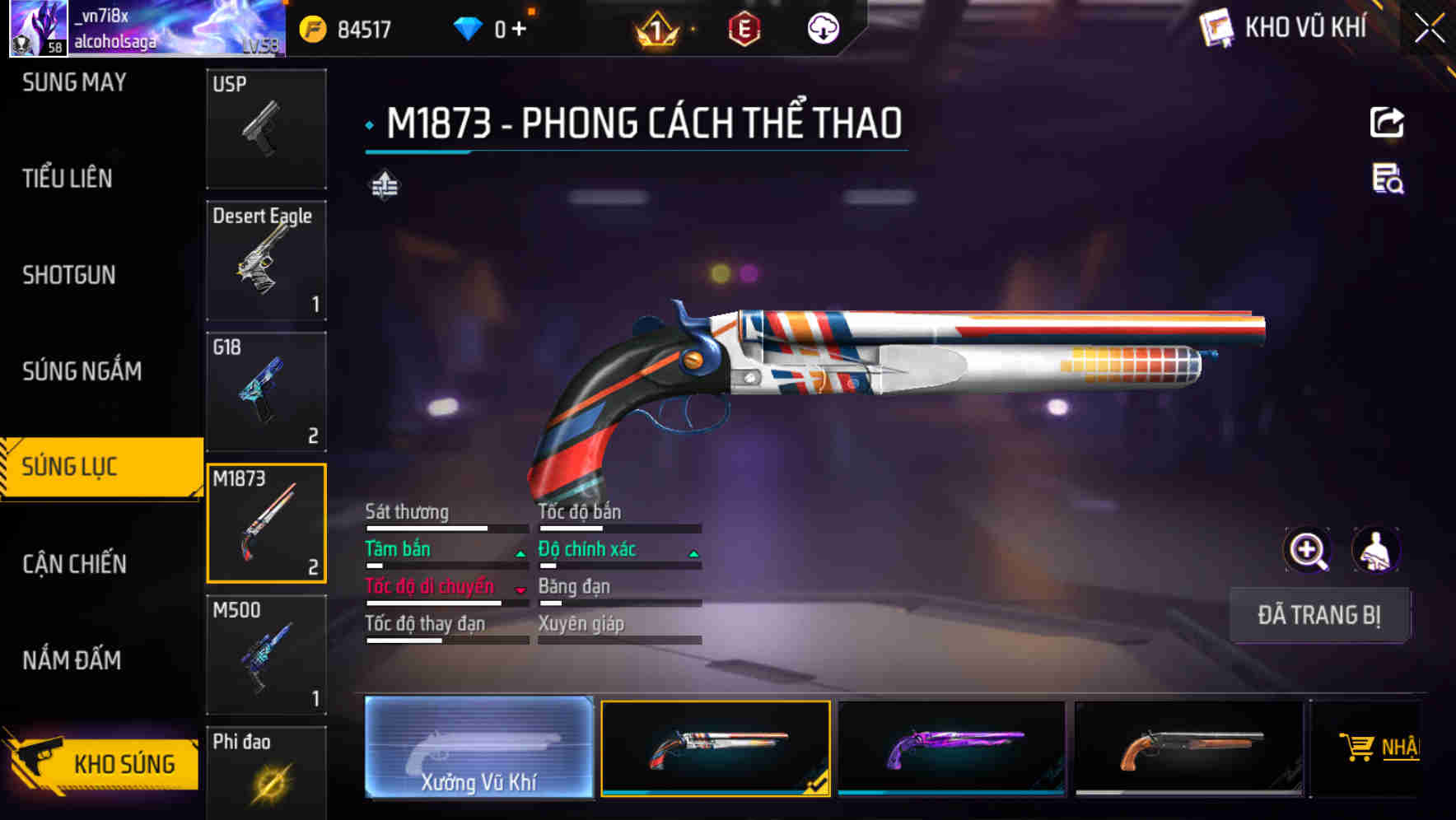The image size is (1456, 820).
Task: Open Xưởng Vũ Khí workshop tile
Action: 478,748
